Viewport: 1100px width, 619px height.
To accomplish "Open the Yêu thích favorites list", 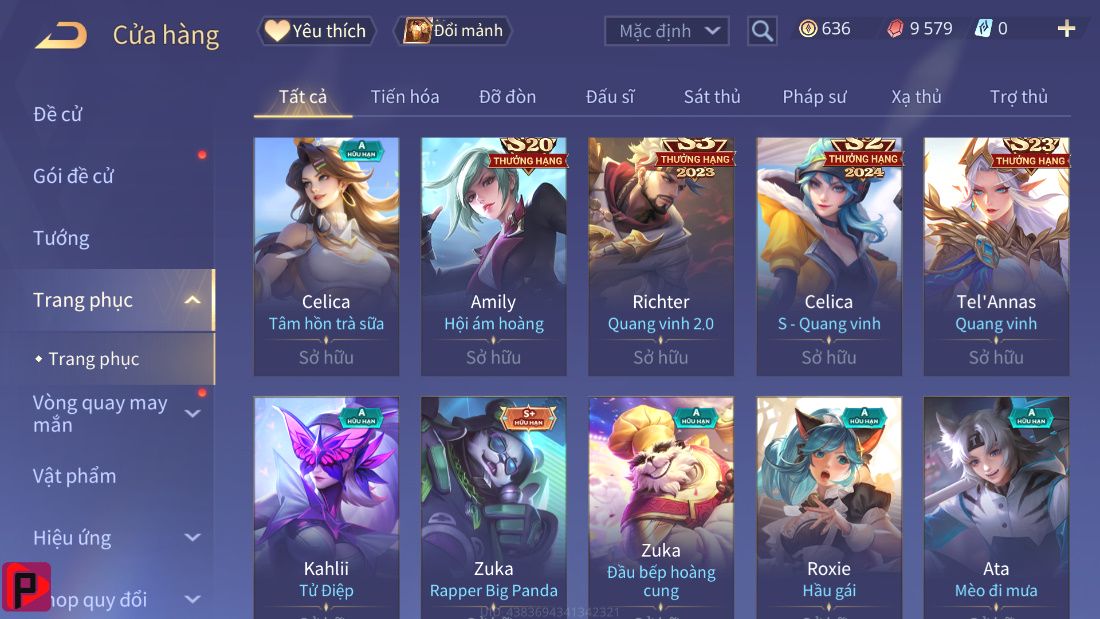I will click(x=317, y=31).
